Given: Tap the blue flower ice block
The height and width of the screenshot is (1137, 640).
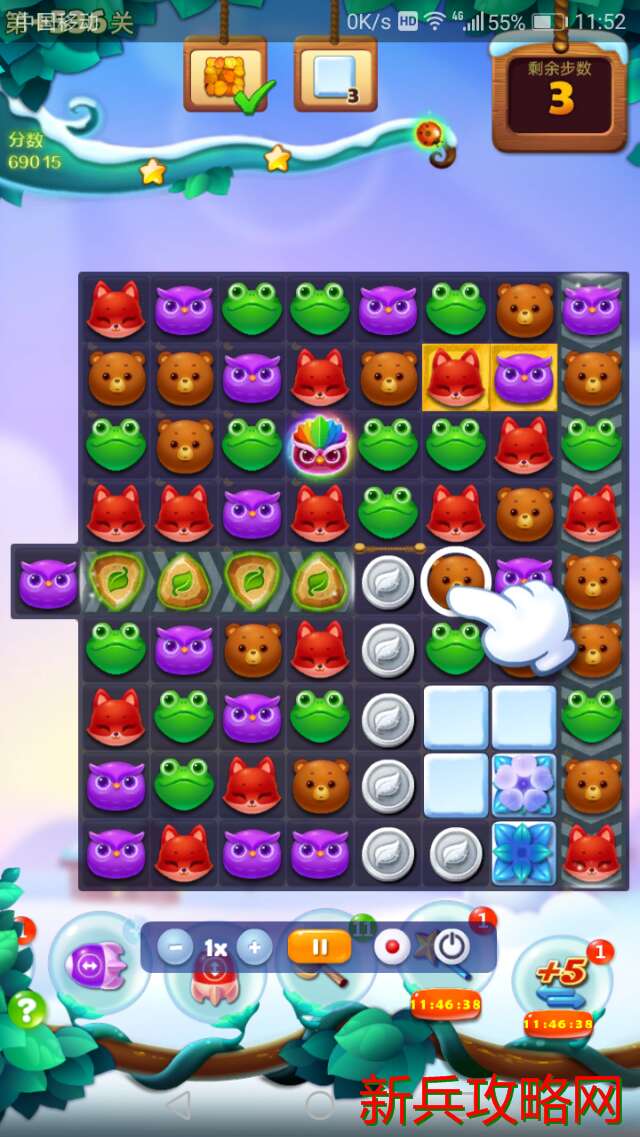Looking at the screenshot, I should coord(524,853).
